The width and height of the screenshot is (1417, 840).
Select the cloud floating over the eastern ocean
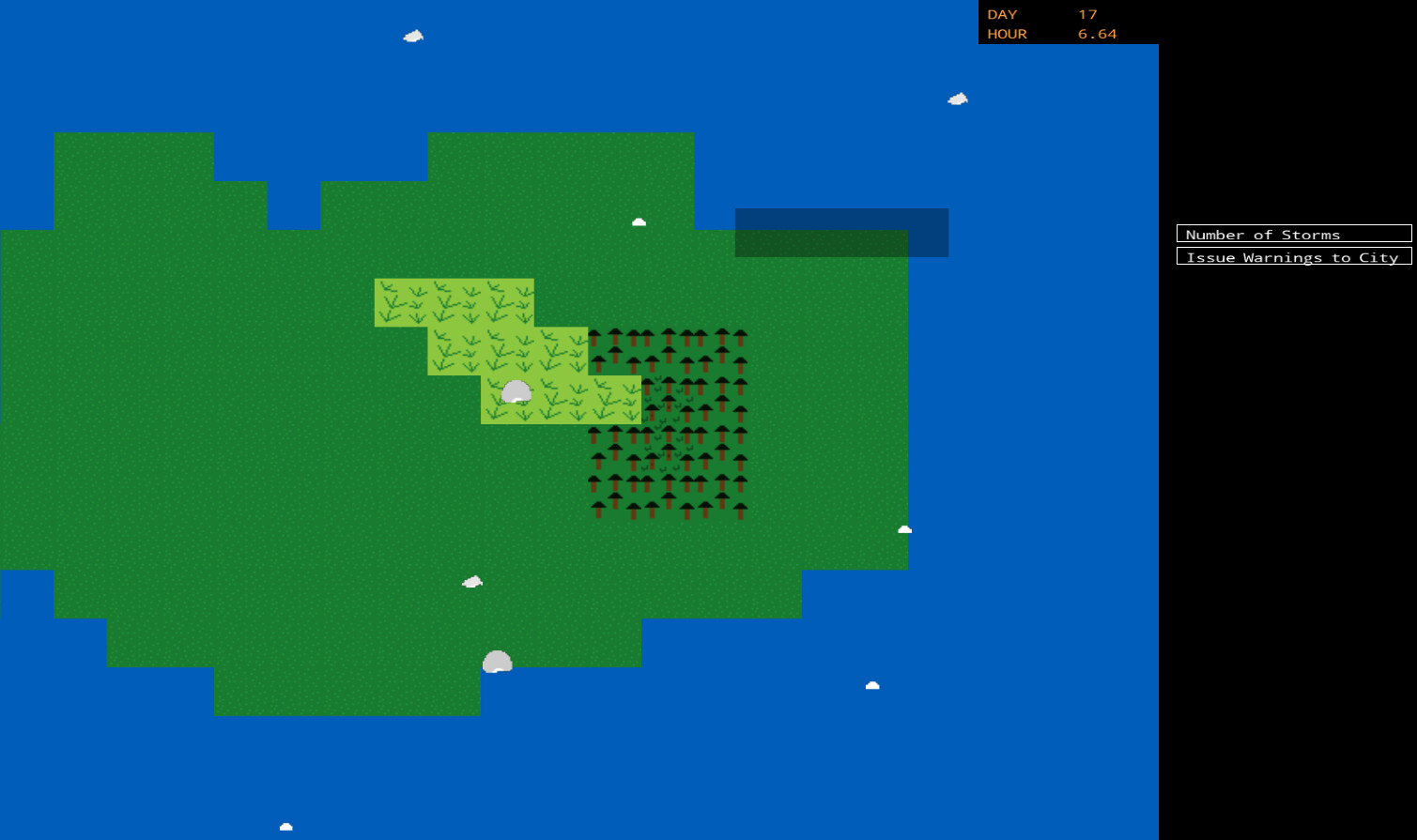point(903,528)
